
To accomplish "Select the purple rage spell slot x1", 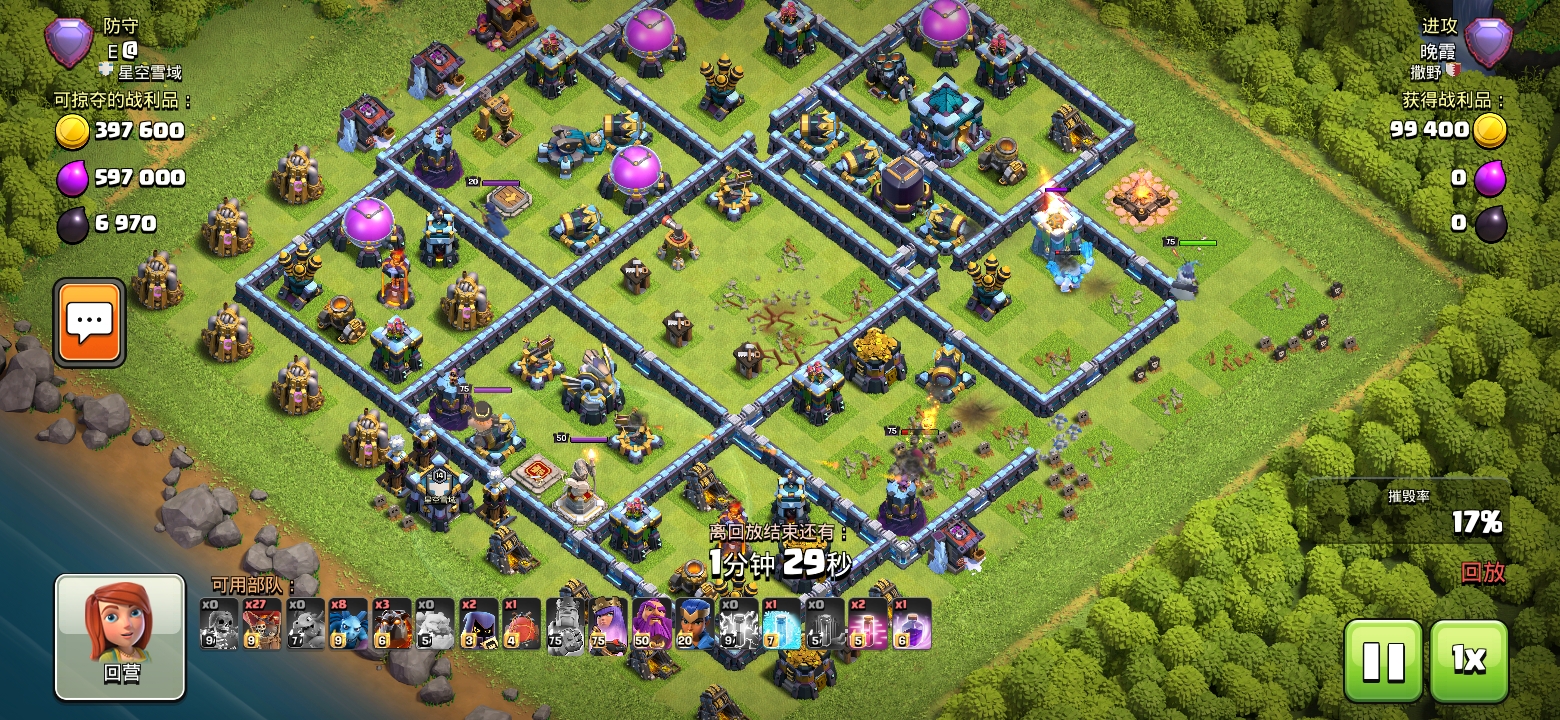I will [912, 624].
